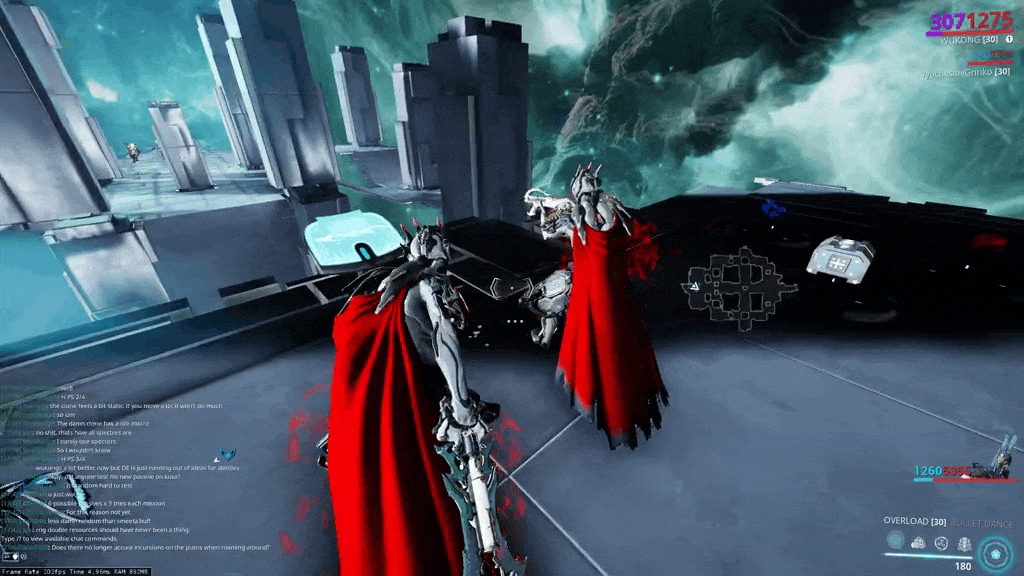Activate the Primal Fury ability icon
The image size is (1024, 576).
coord(964,543)
